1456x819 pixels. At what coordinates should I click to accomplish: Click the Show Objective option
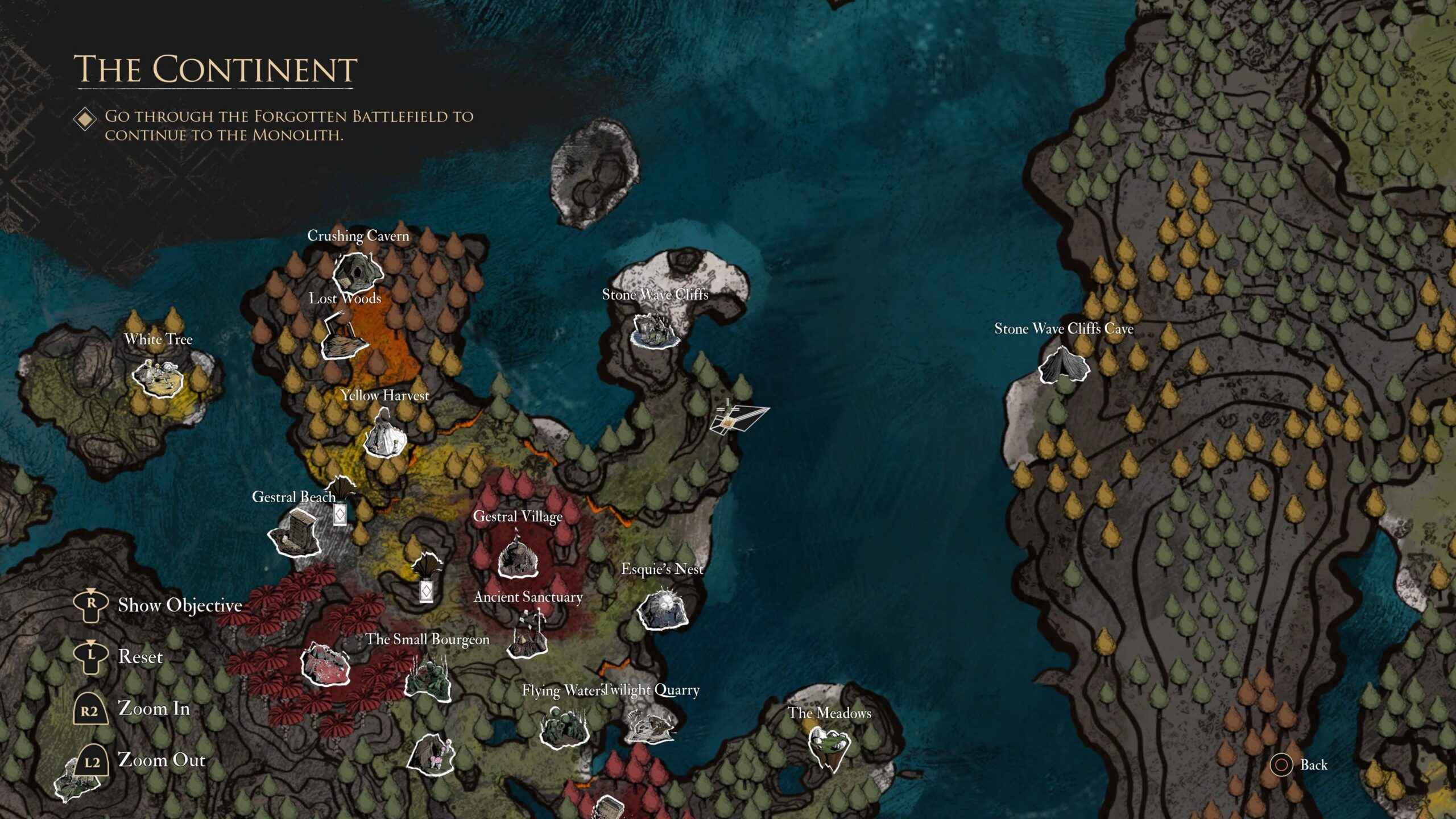tap(180, 605)
